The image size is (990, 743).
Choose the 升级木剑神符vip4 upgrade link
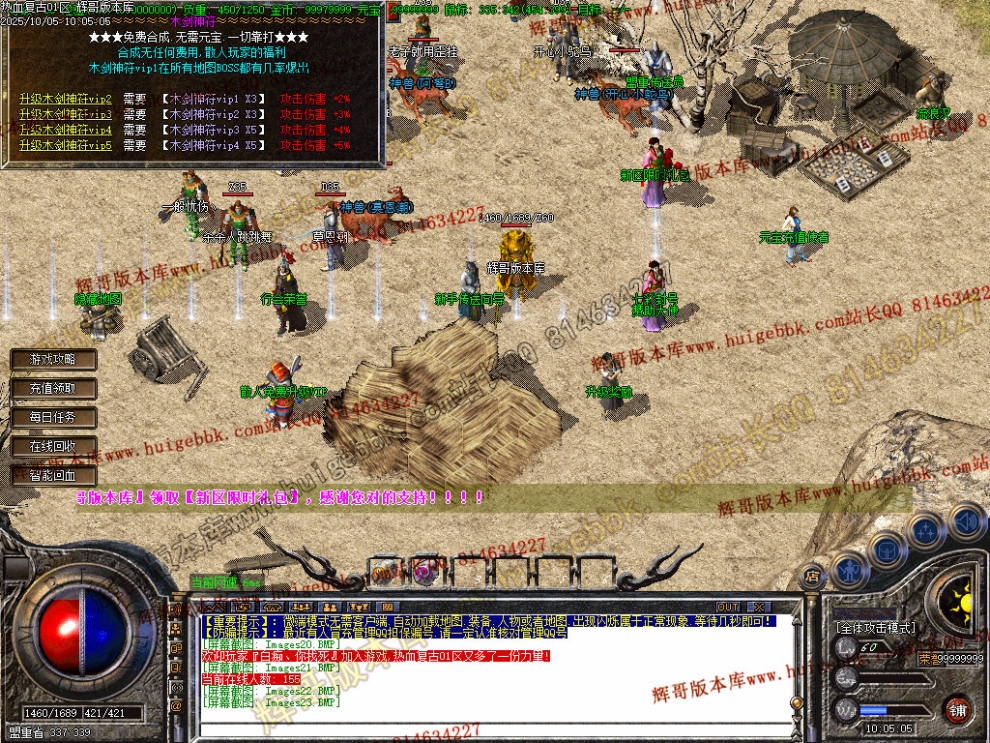click(x=65, y=130)
